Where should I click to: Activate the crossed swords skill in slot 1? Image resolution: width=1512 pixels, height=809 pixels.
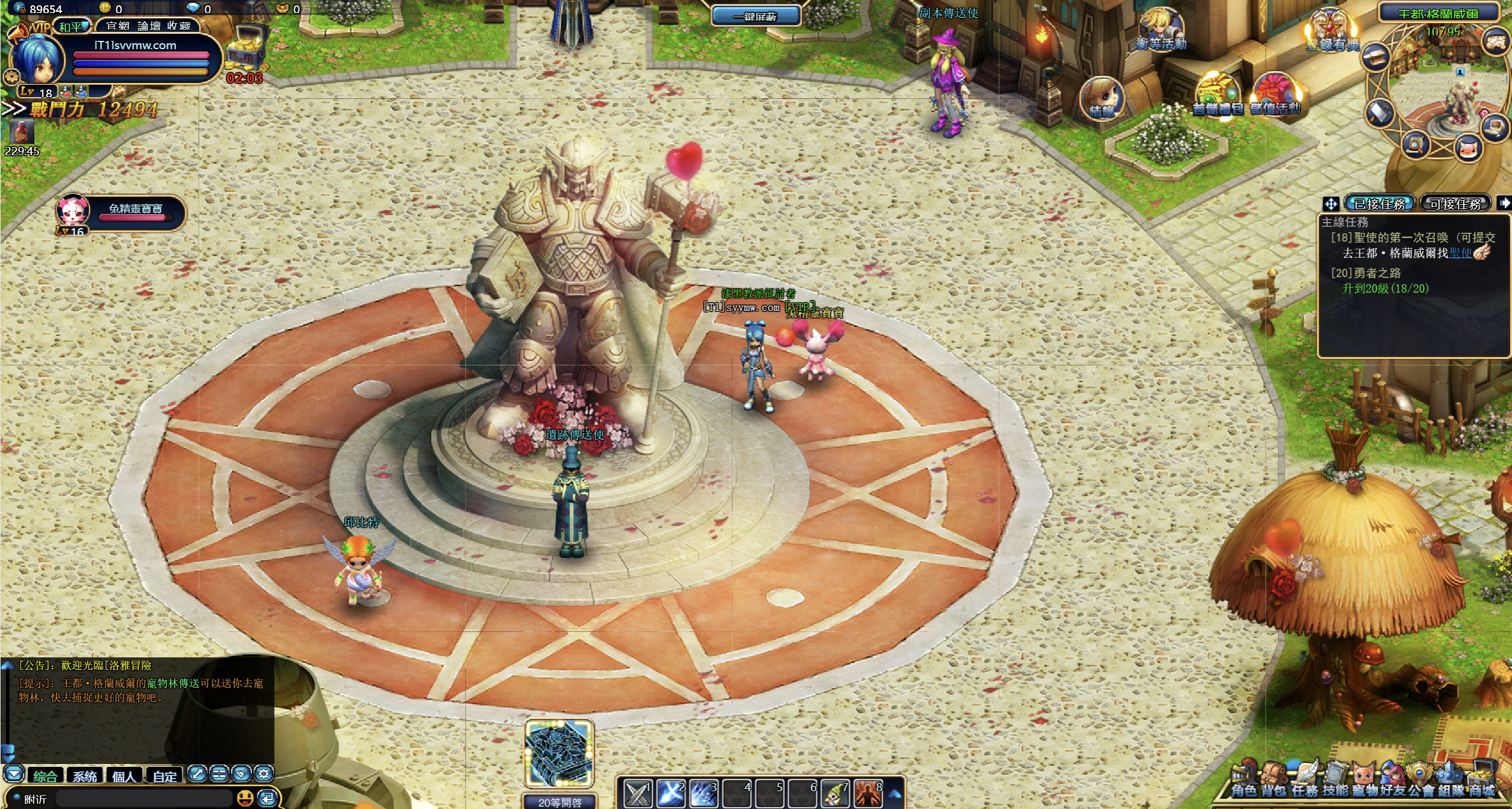click(x=638, y=793)
